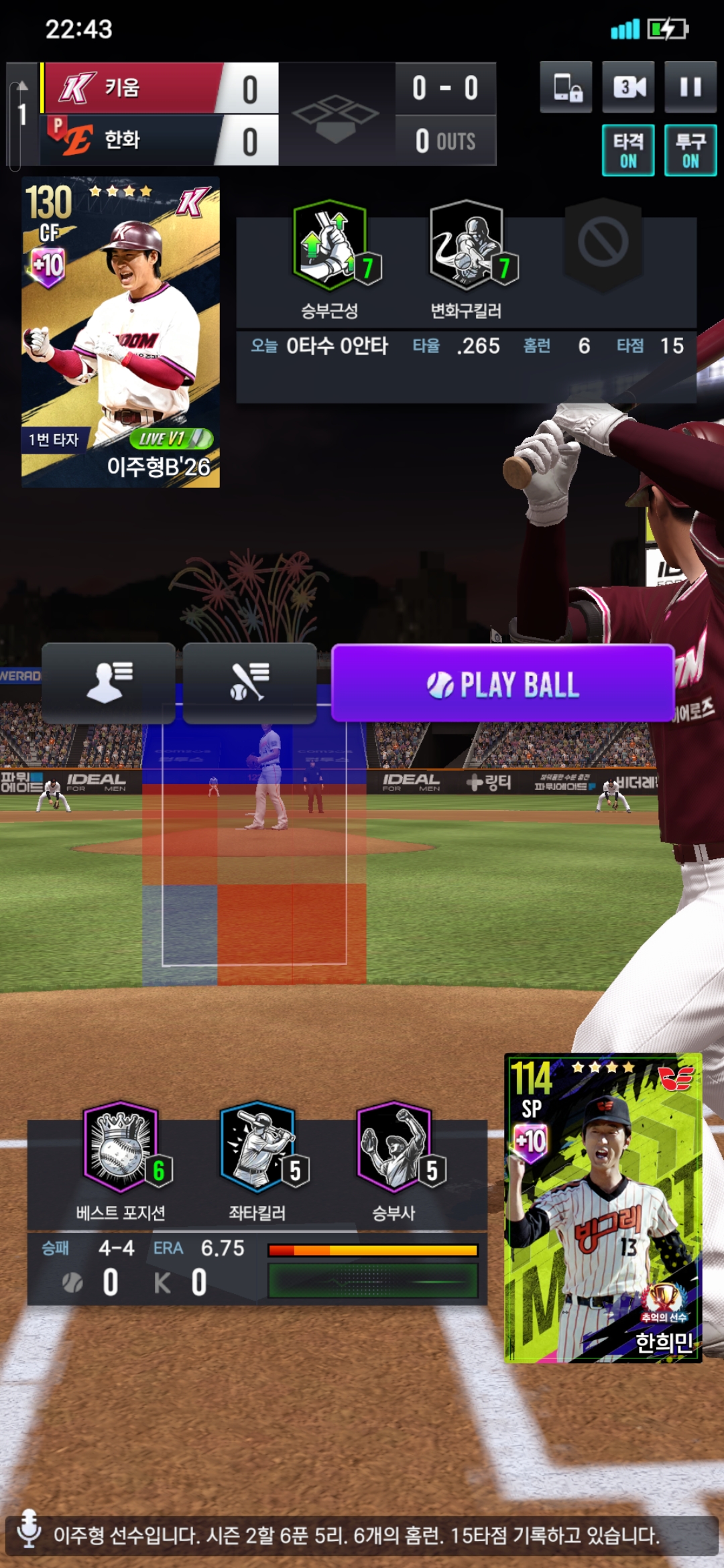Inspect the 베스트 포지션 pitcher skill
This screenshot has width=724, height=1568.
pos(121,1147)
